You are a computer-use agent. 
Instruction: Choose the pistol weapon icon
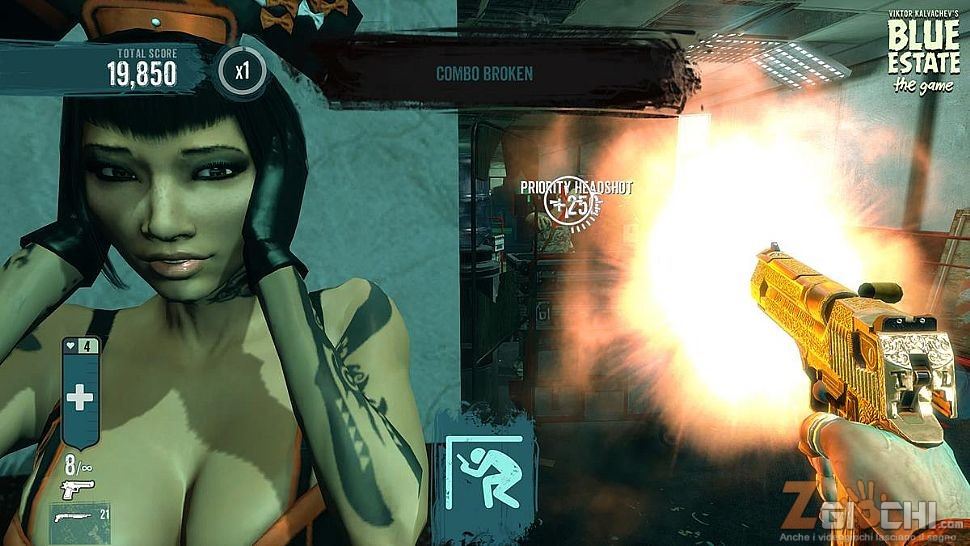[77, 488]
